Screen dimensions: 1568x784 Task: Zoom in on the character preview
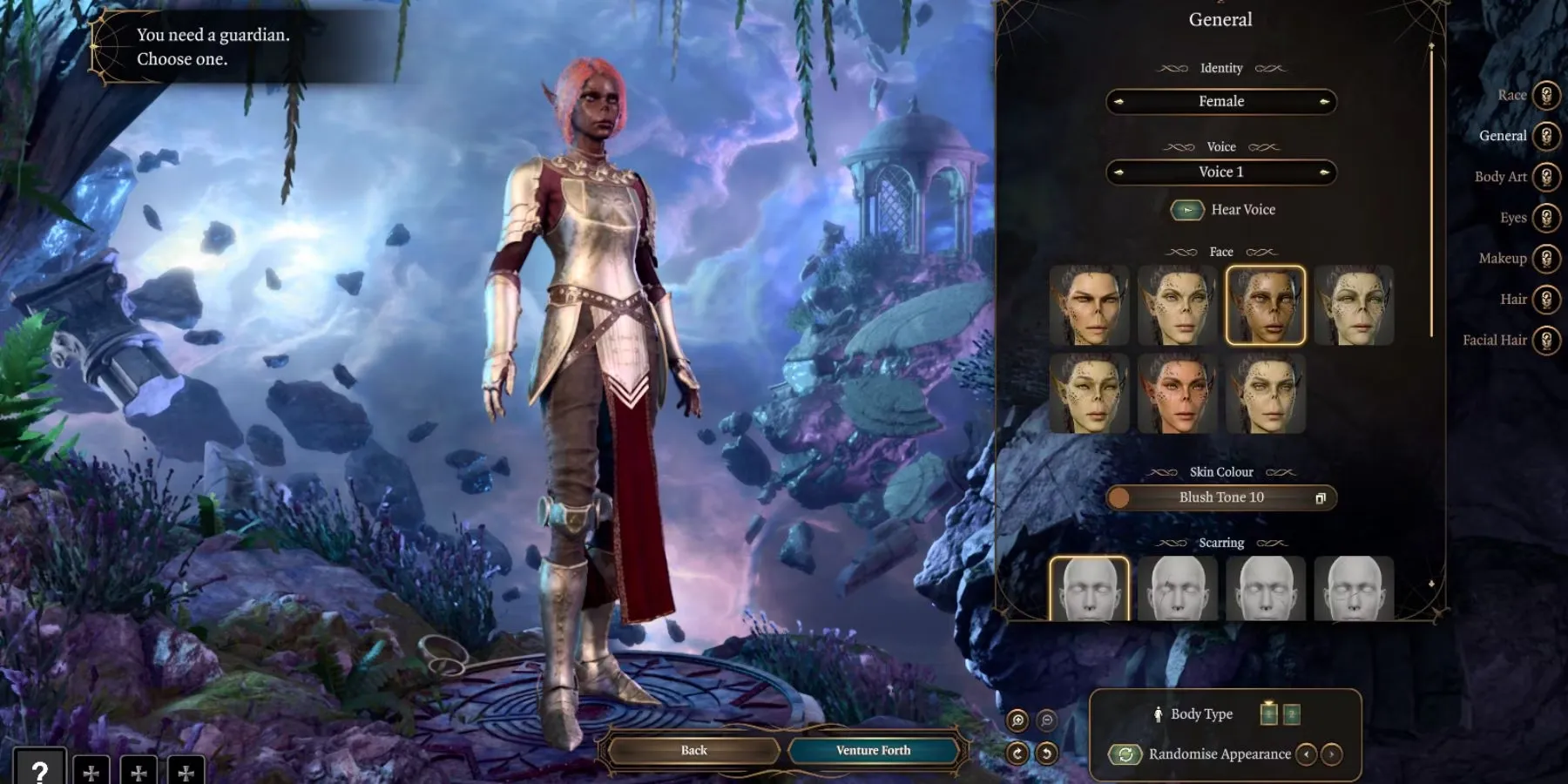[1017, 720]
